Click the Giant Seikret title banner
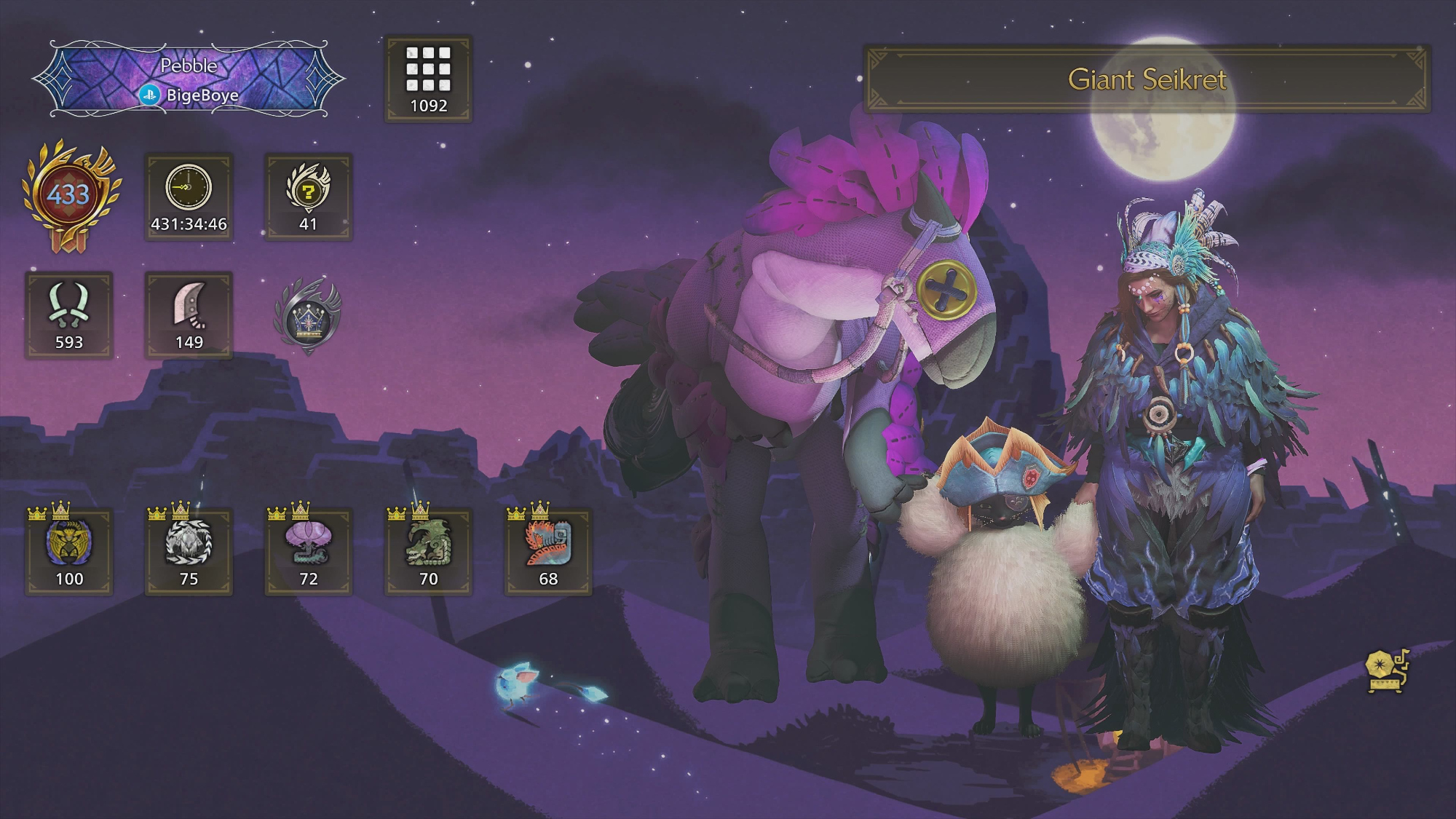Screen dimensions: 1456x819 (1147, 79)
